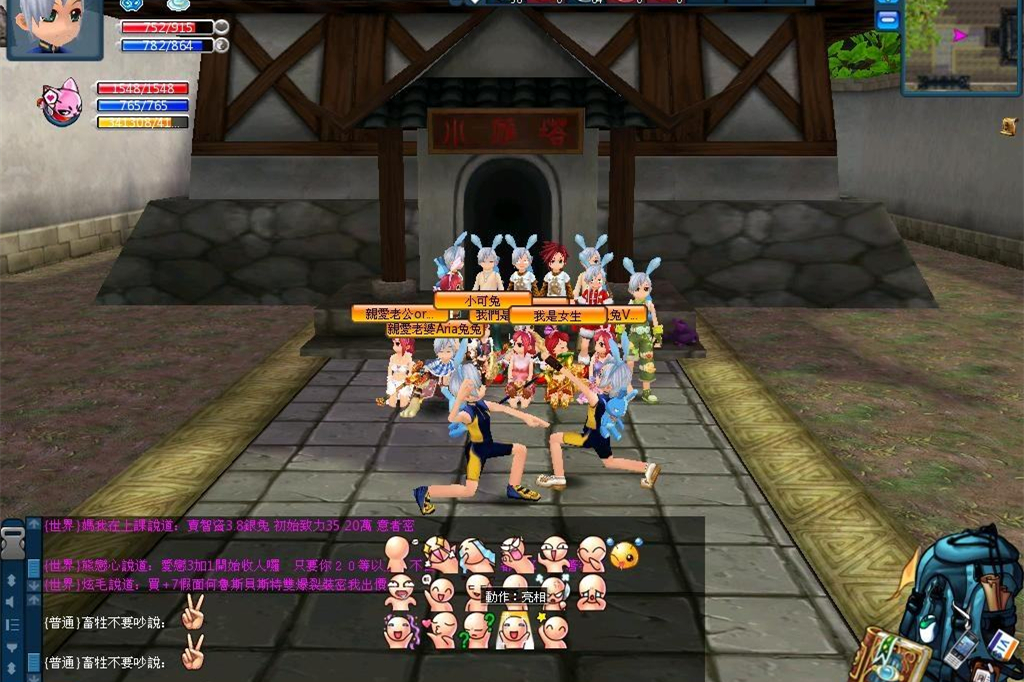Use the yellow star cheering emote
Screen dimensions: 1024x682
553,631
